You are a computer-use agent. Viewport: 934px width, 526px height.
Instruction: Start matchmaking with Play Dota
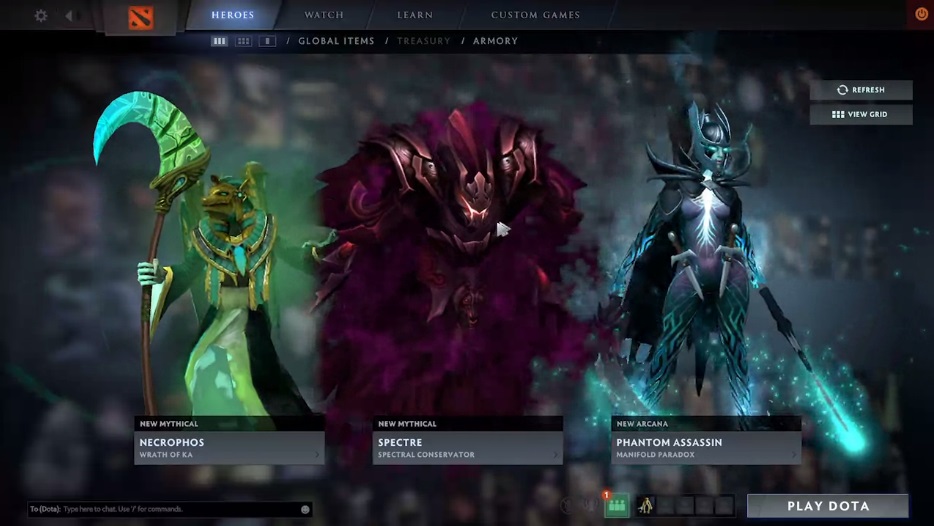[x=828, y=506]
